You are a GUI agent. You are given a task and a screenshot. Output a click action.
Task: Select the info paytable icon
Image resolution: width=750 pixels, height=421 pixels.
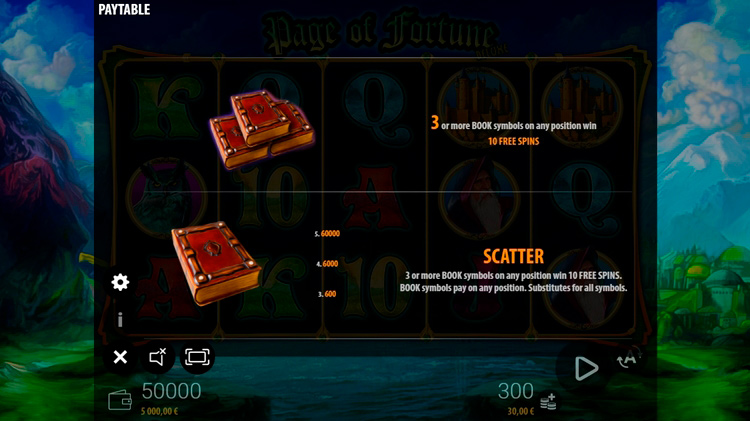[x=120, y=320]
